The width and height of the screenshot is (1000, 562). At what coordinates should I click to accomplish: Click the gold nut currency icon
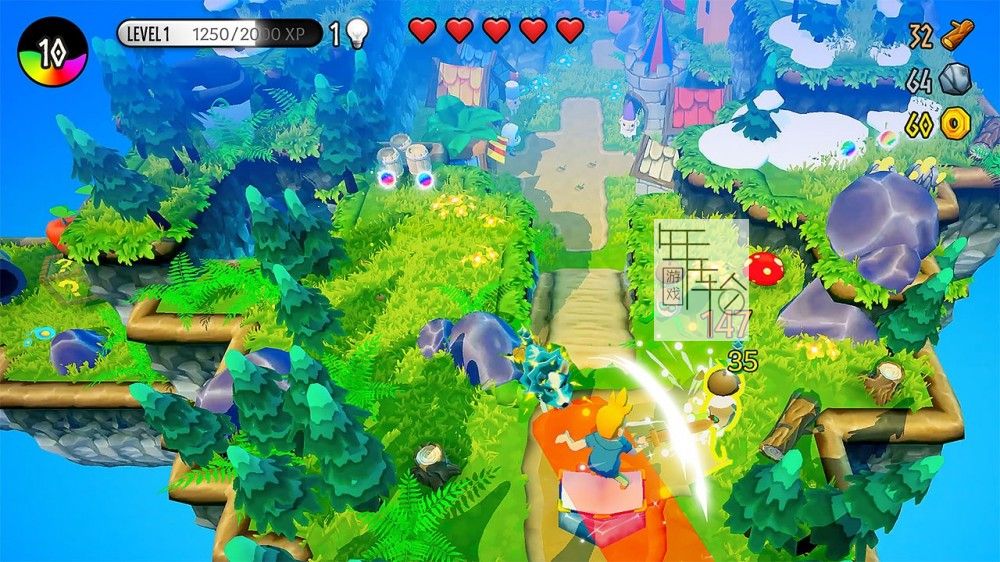coord(955,124)
